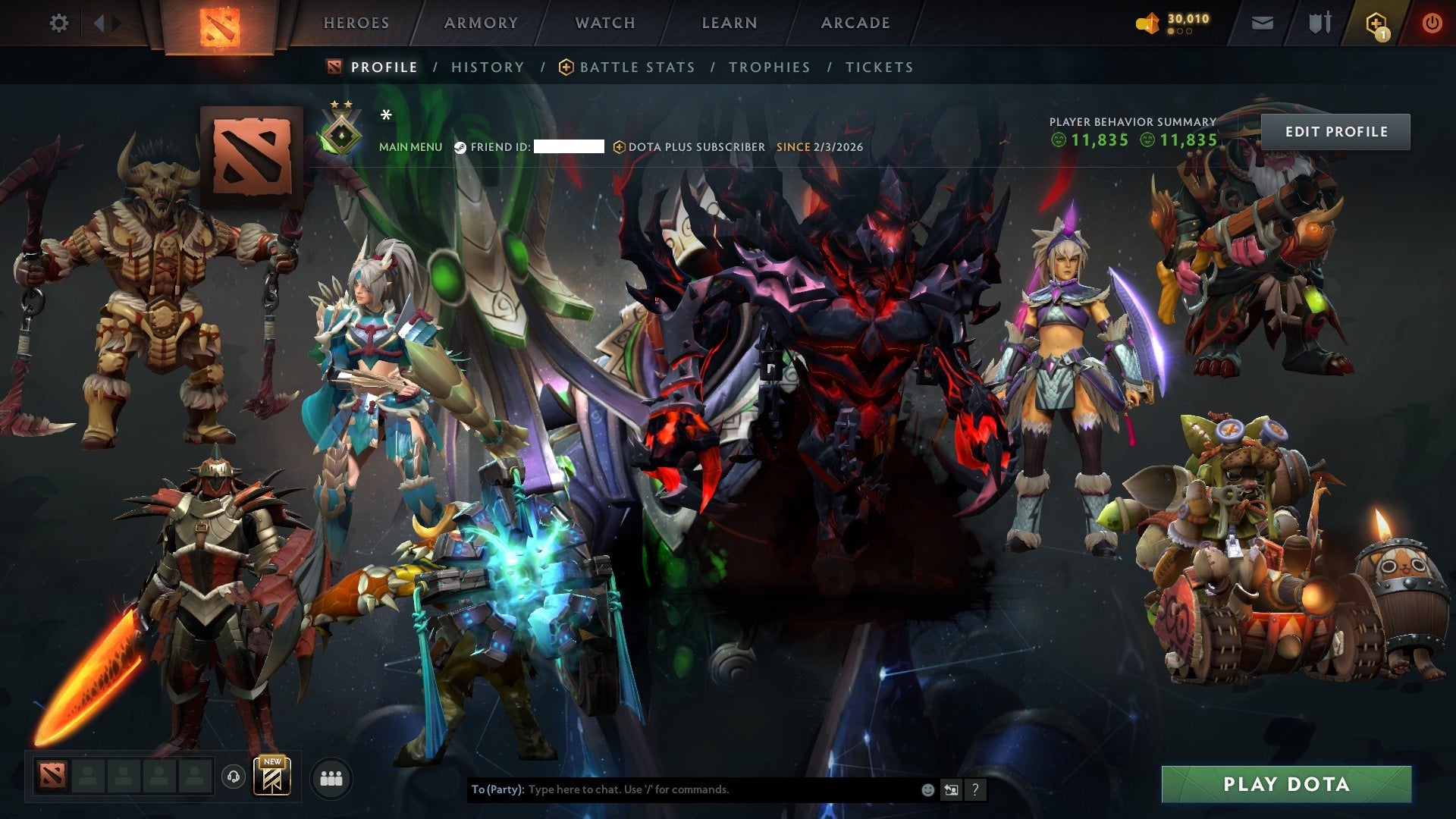The width and height of the screenshot is (1456, 819).
Task: Open the settings gear
Action: pyautogui.click(x=59, y=23)
